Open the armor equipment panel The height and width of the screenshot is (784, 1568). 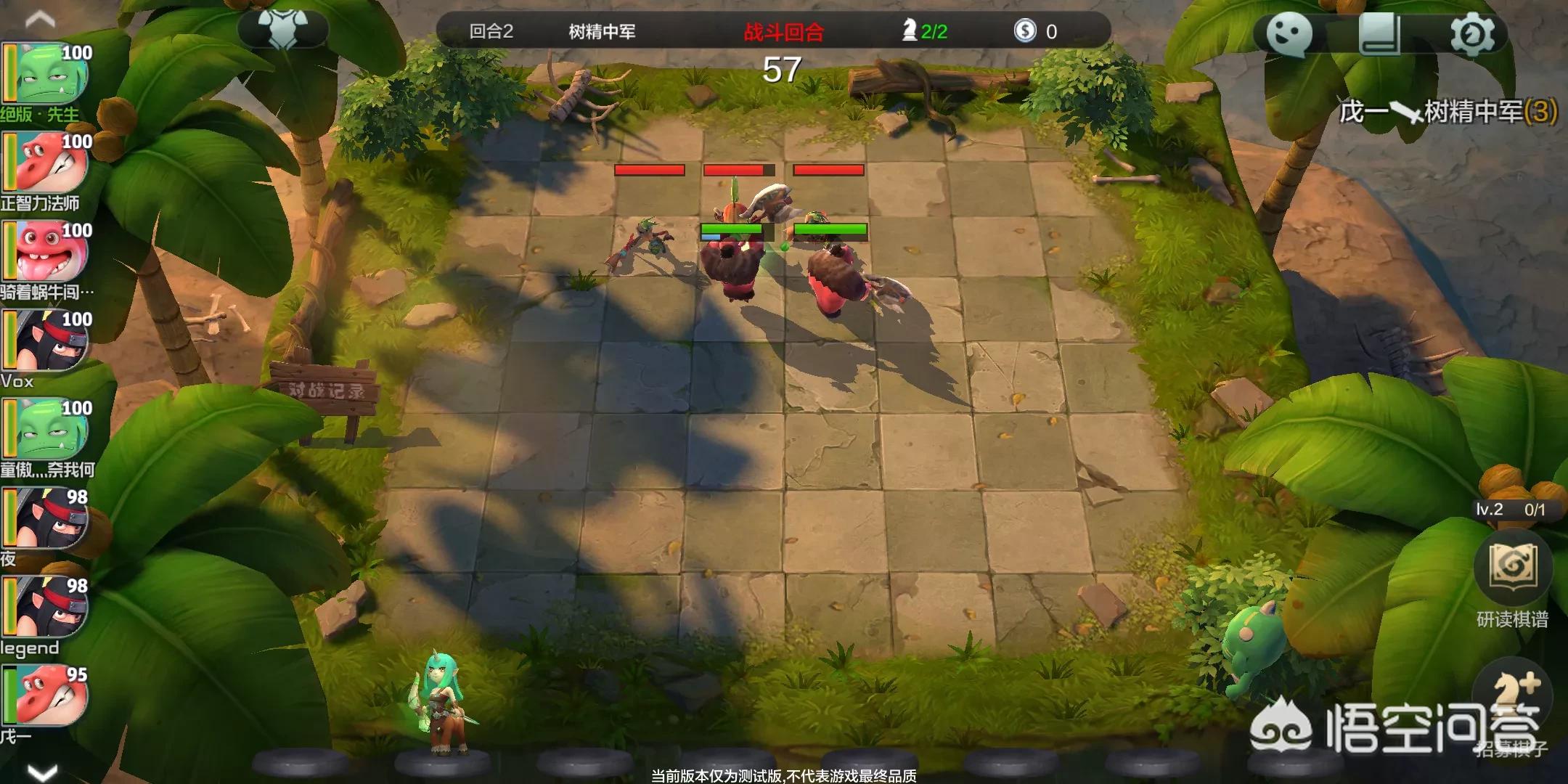(283, 29)
